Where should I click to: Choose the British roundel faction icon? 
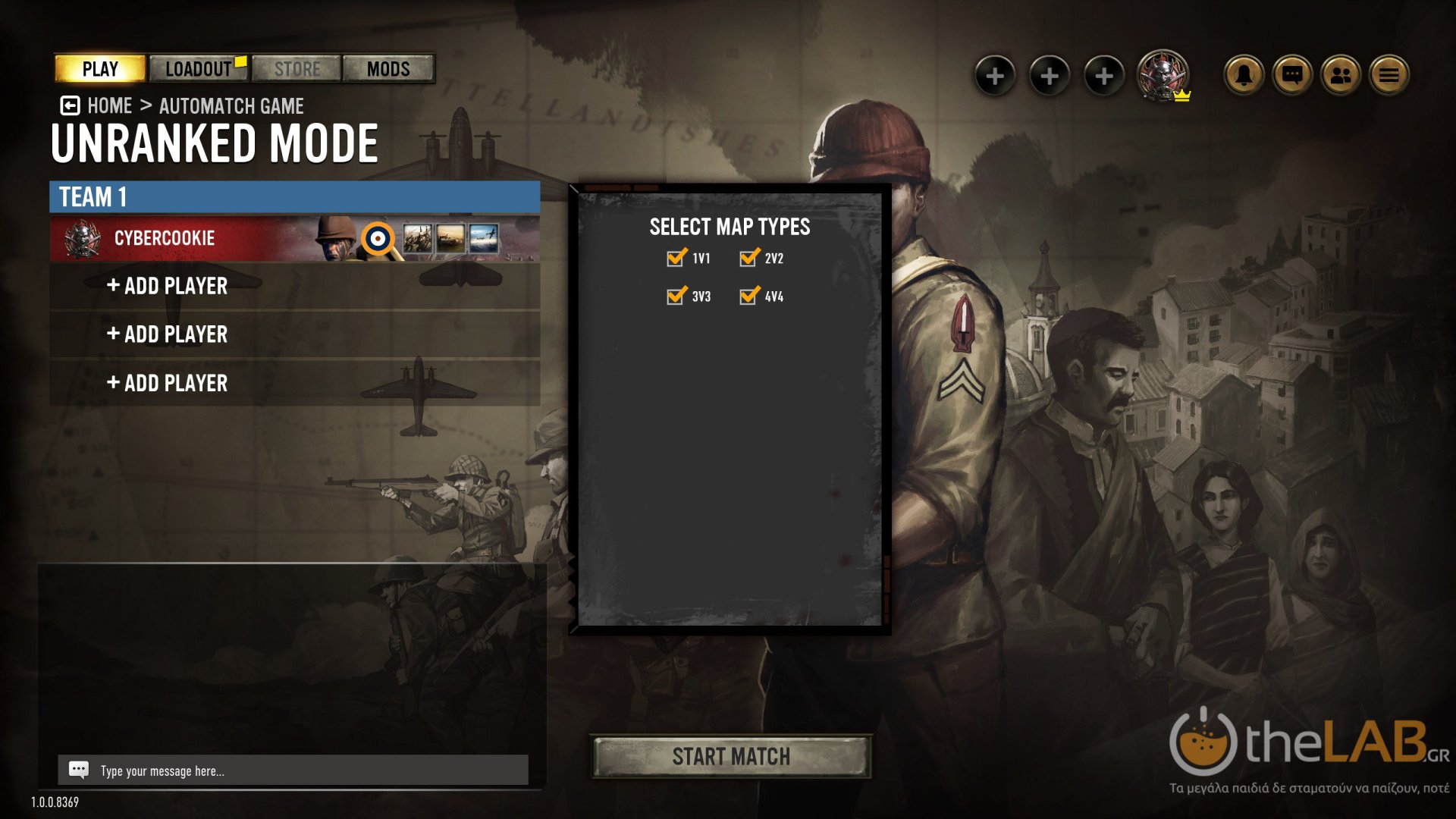point(378,239)
